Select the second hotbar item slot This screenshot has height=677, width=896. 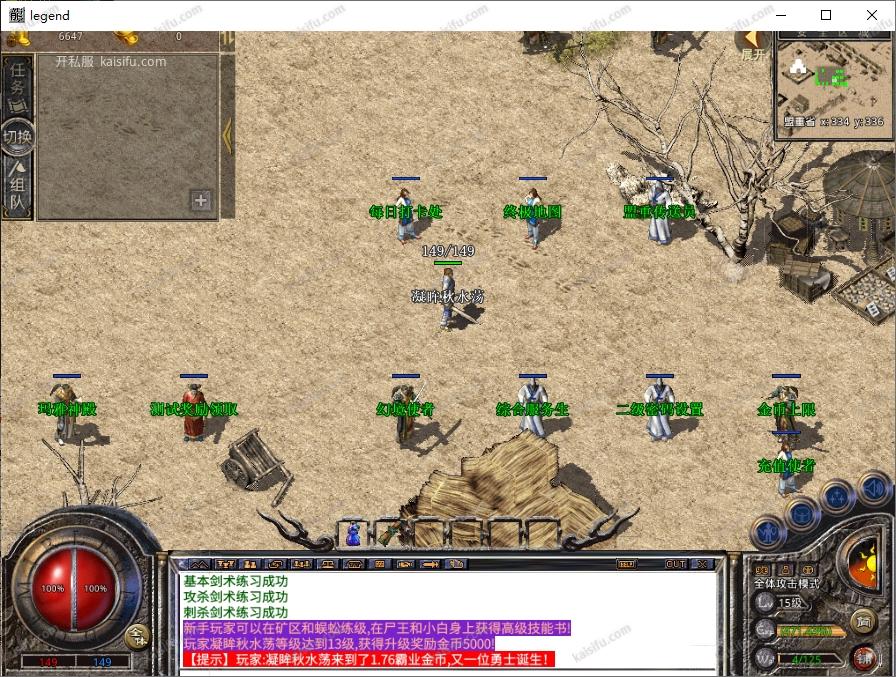391,533
